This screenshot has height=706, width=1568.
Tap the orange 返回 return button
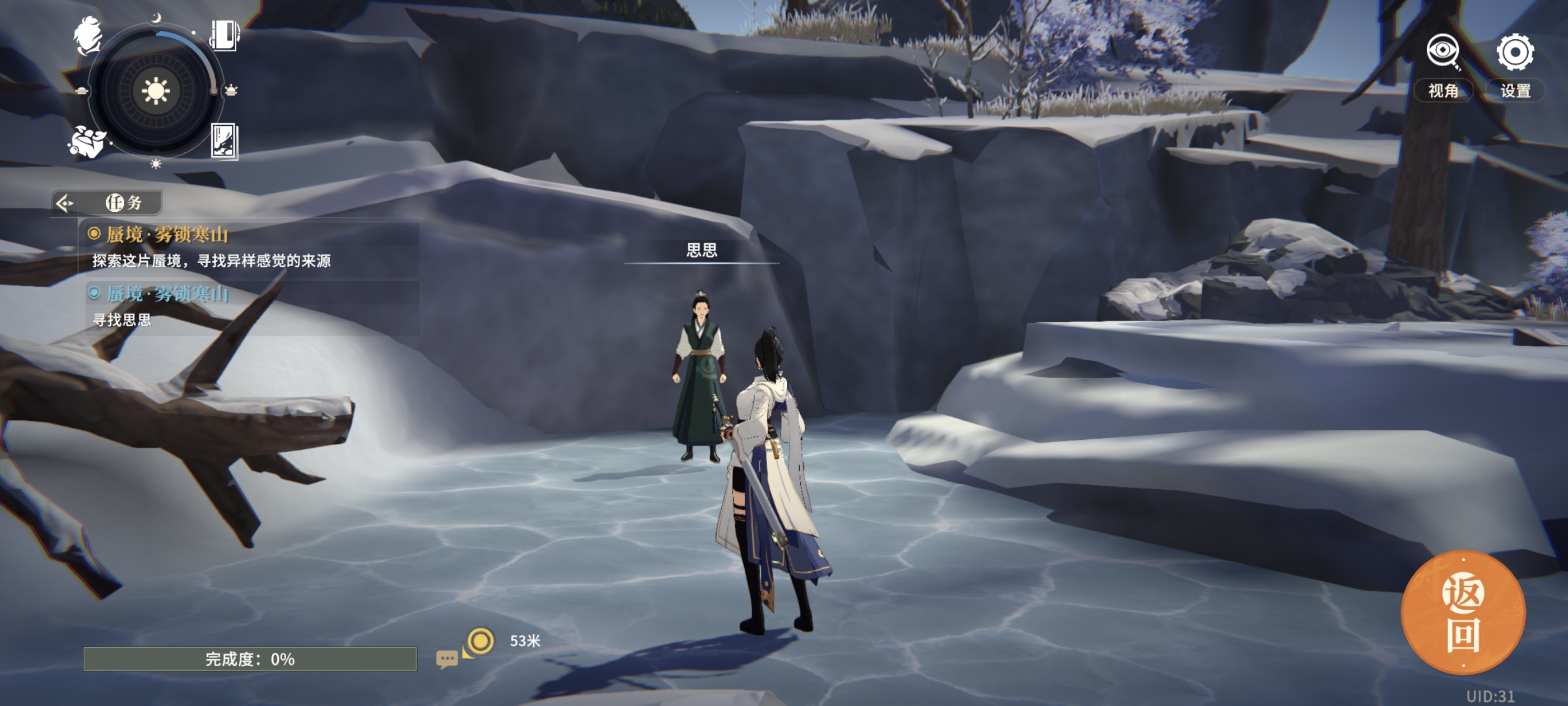coord(1463,612)
